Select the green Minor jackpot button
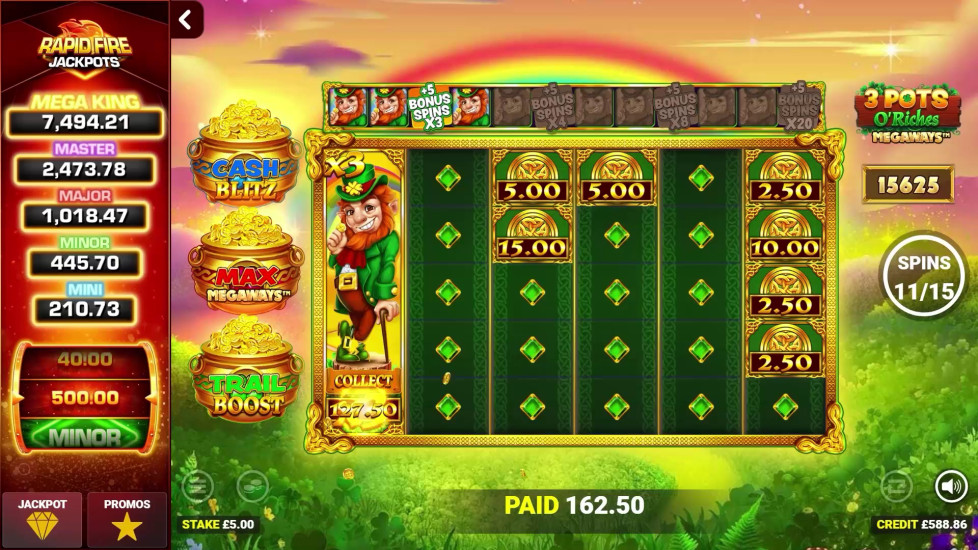 pos(84,436)
